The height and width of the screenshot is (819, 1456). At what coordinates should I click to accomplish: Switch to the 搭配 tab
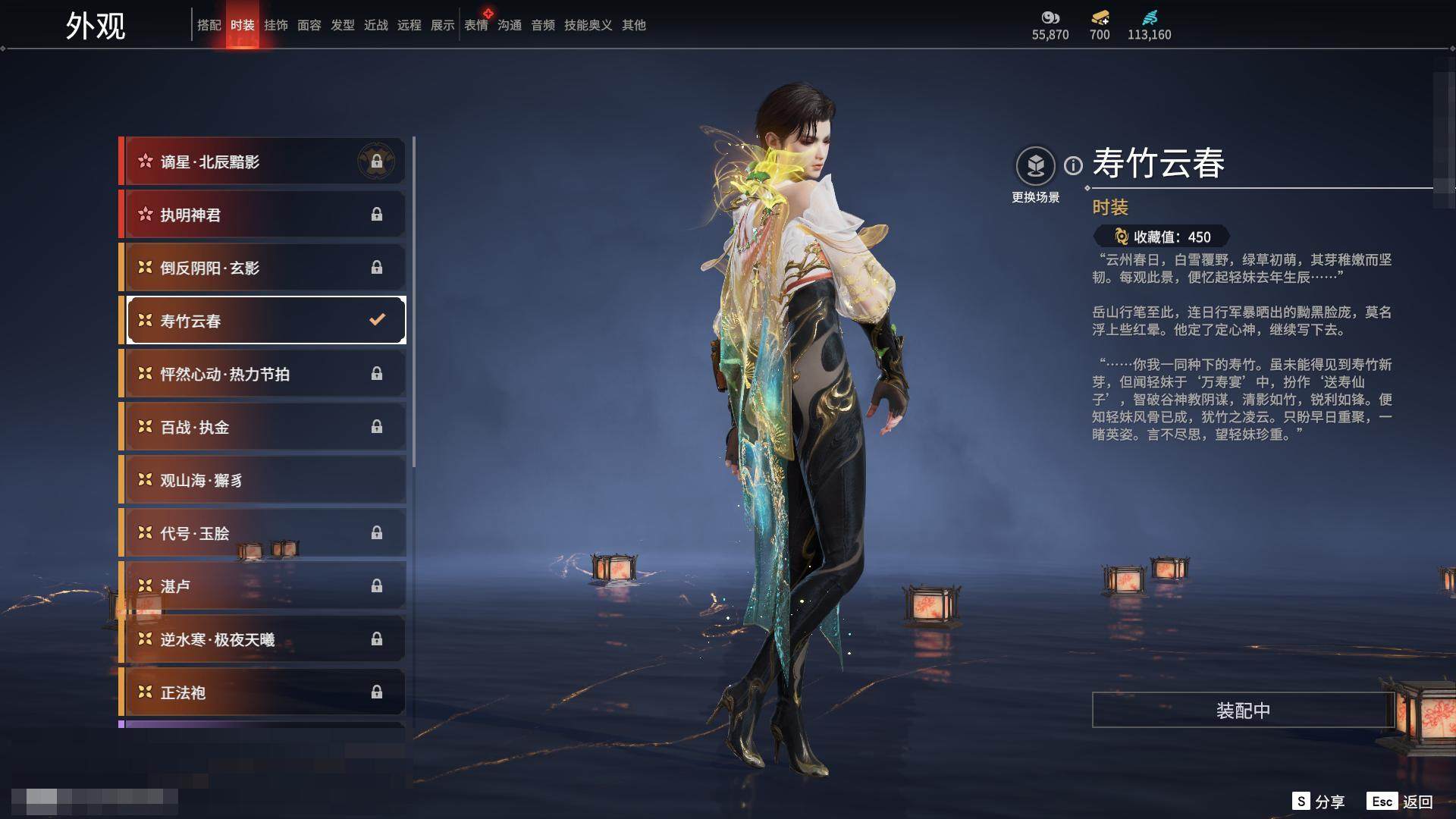point(209,25)
